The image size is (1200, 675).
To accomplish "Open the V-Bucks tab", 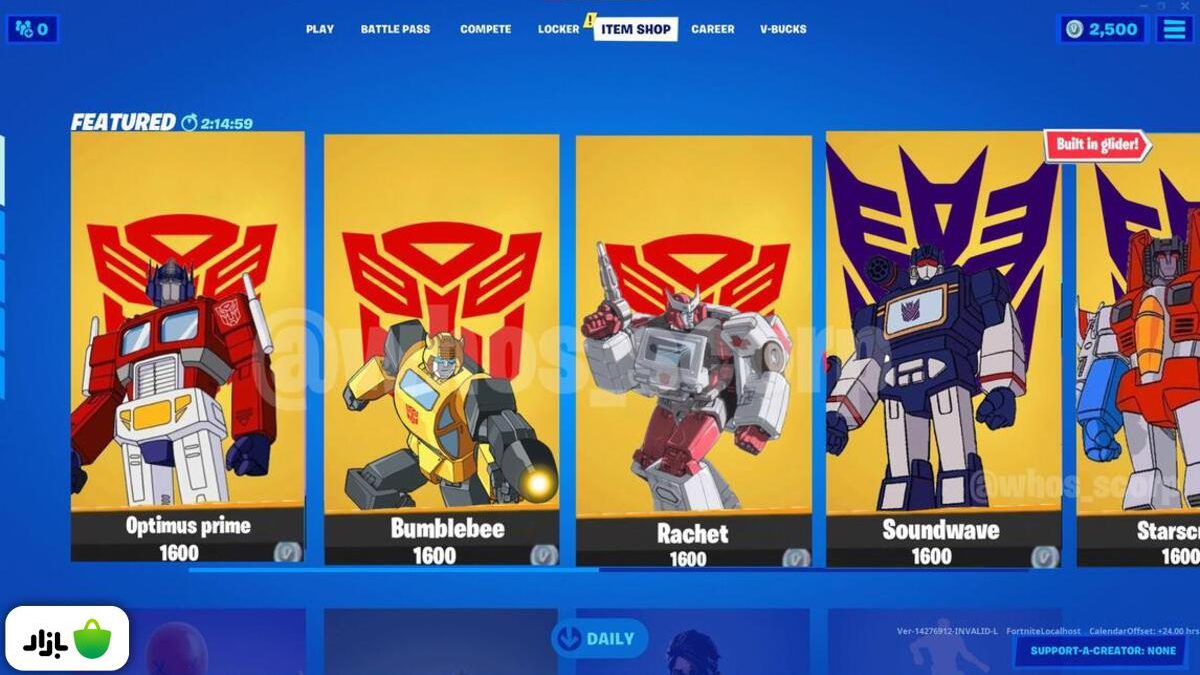I will [783, 29].
